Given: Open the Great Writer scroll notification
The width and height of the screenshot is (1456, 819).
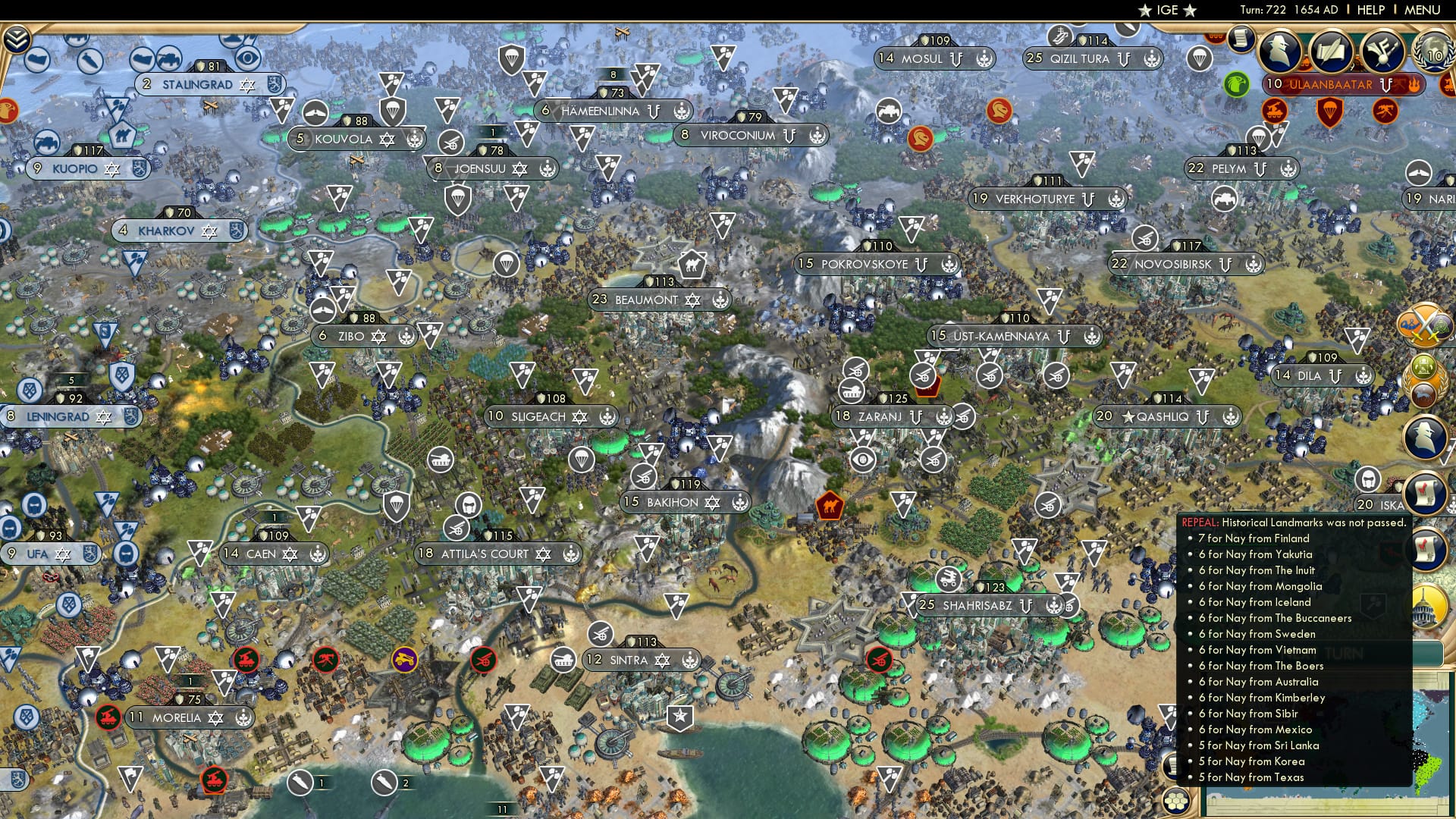Looking at the screenshot, I should click(1332, 52).
